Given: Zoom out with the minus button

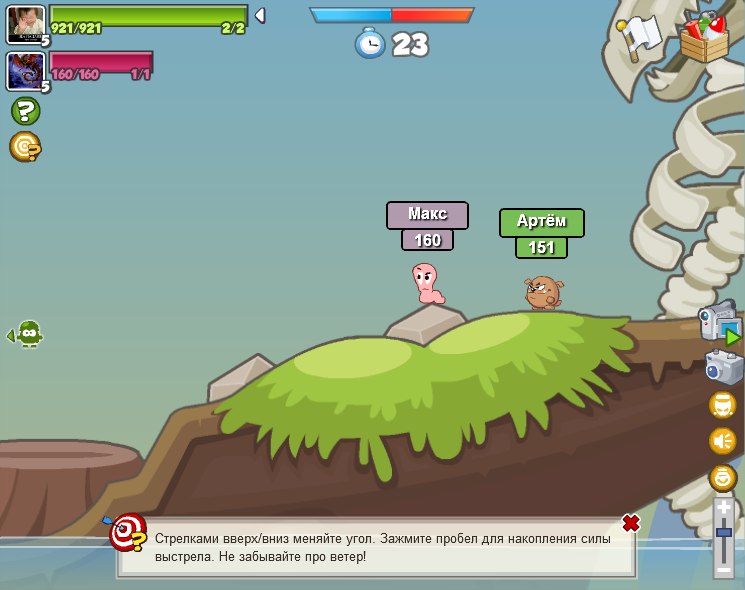Looking at the screenshot, I should pos(724,570).
